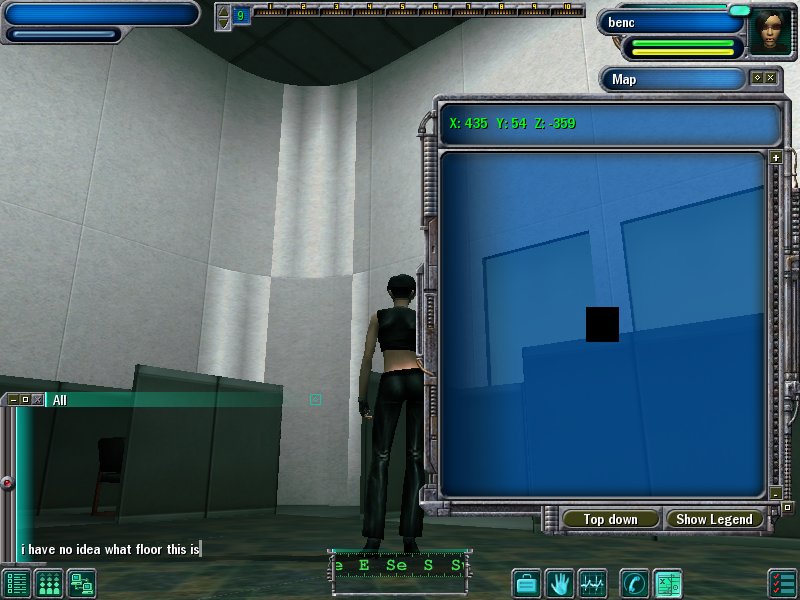Click the phone handset icon

pyautogui.click(x=633, y=582)
